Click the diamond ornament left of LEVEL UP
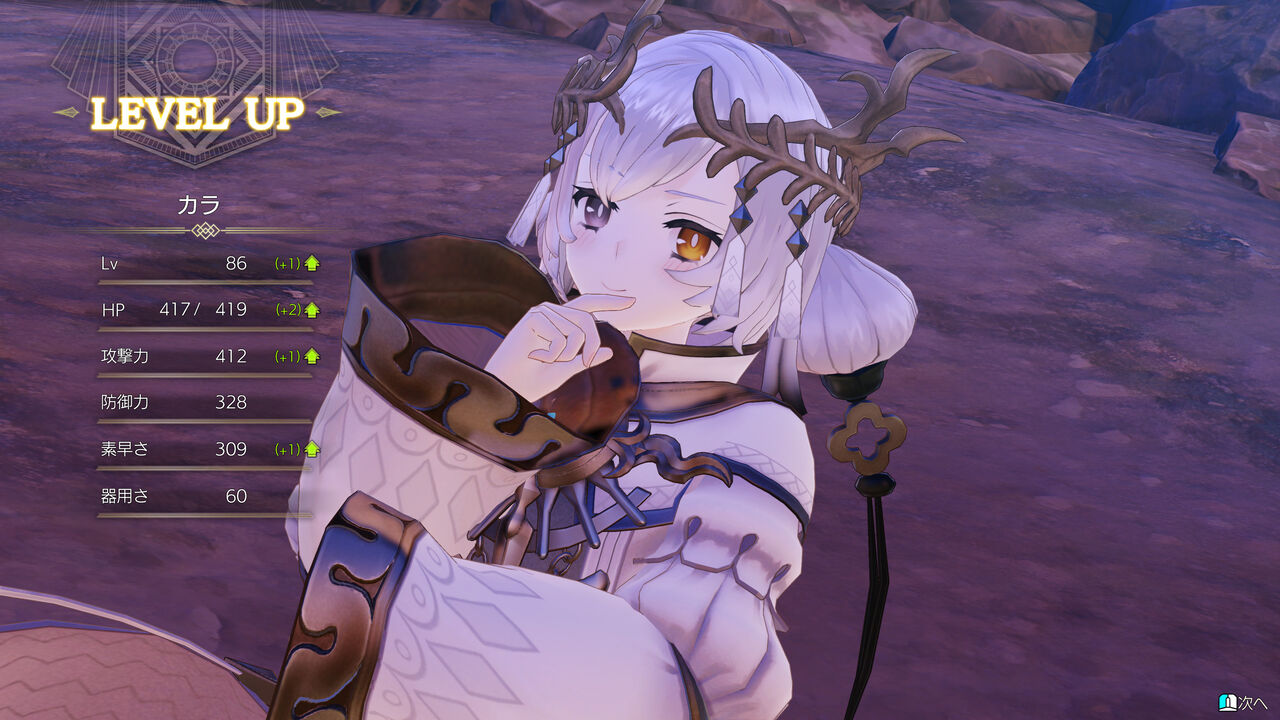This screenshot has height=720, width=1280. pyautogui.click(x=67, y=113)
